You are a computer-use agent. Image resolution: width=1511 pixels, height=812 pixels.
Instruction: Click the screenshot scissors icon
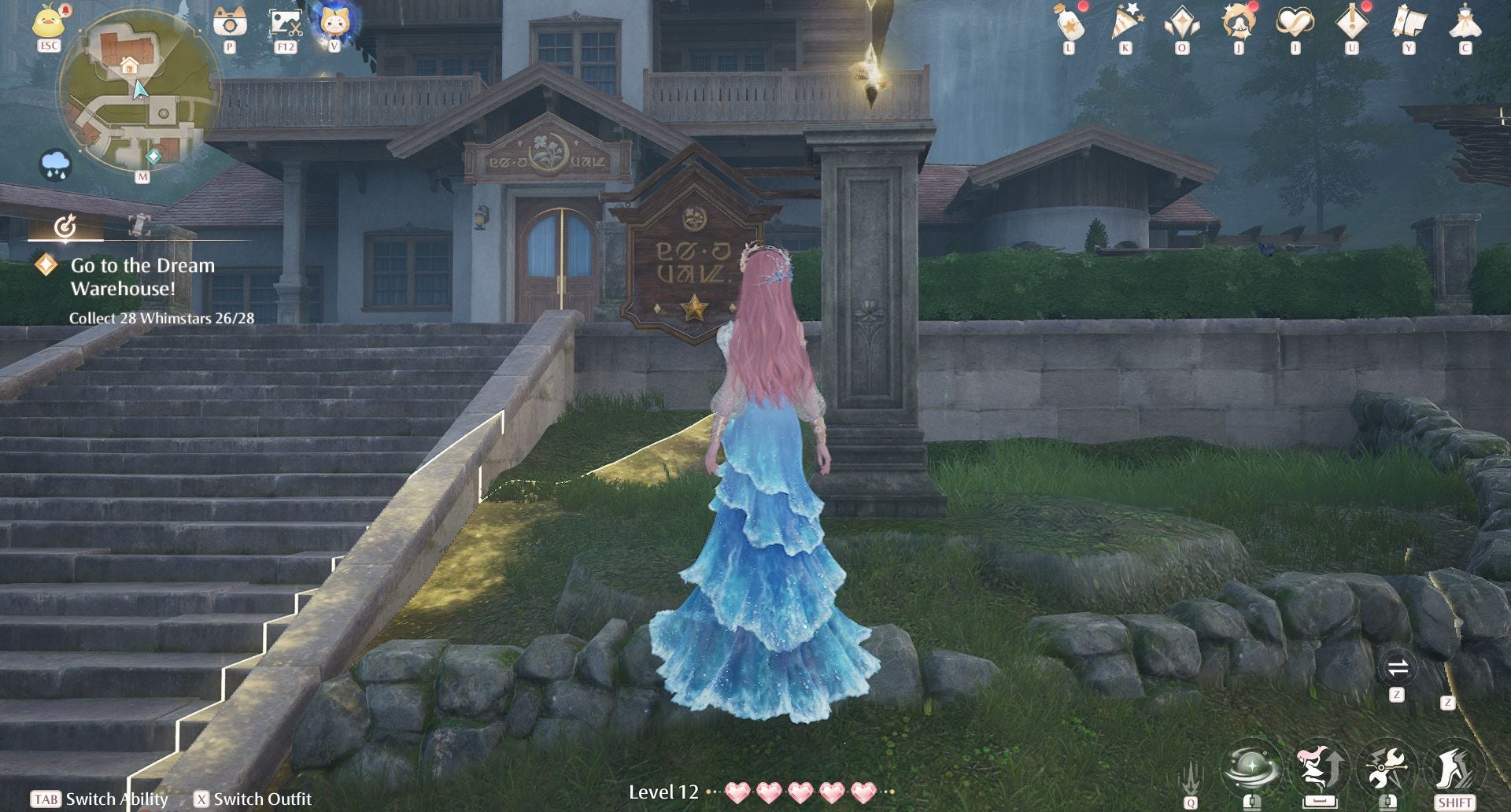pos(285,23)
